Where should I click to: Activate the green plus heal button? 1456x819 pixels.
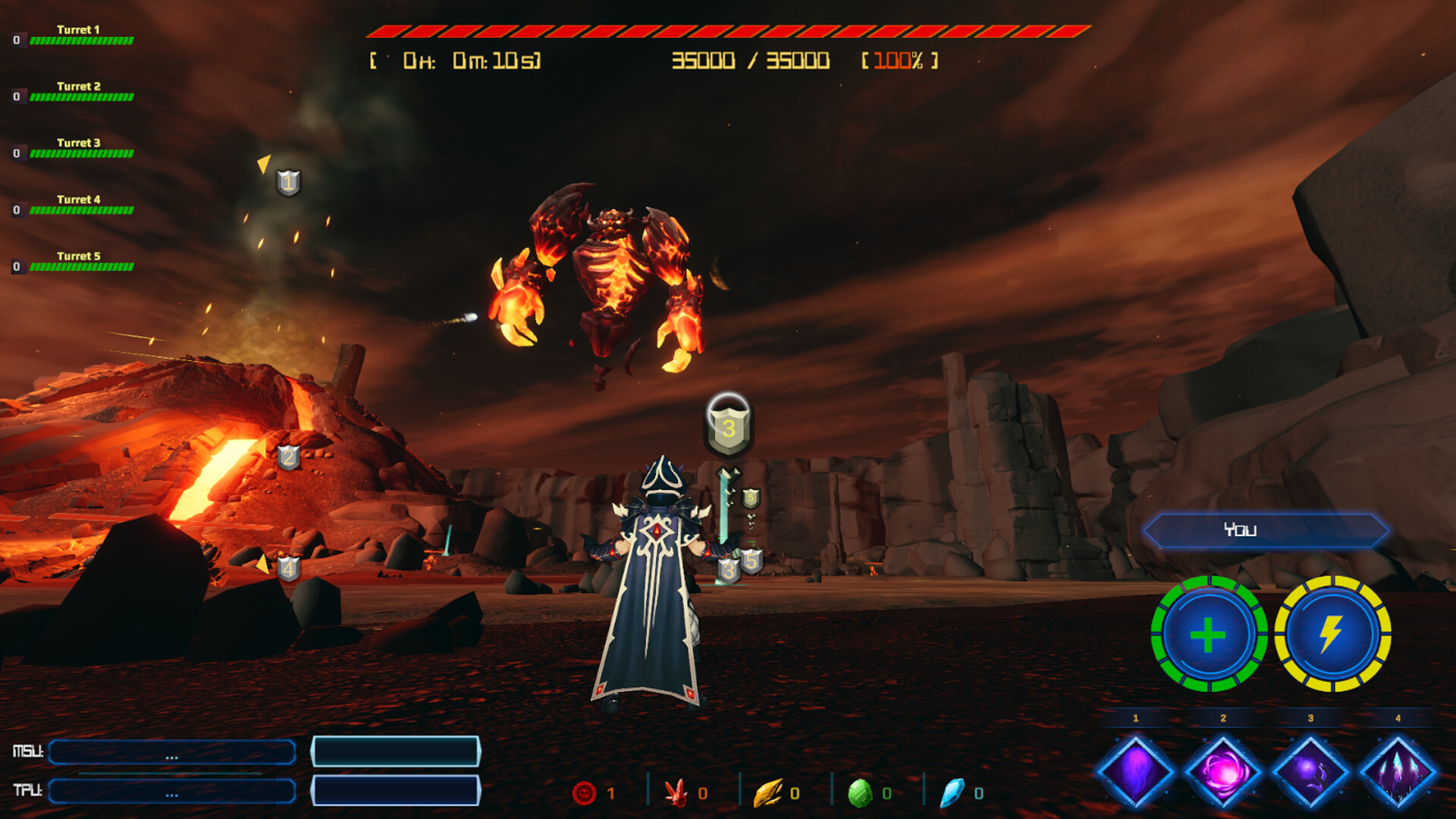(x=1208, y=634)
